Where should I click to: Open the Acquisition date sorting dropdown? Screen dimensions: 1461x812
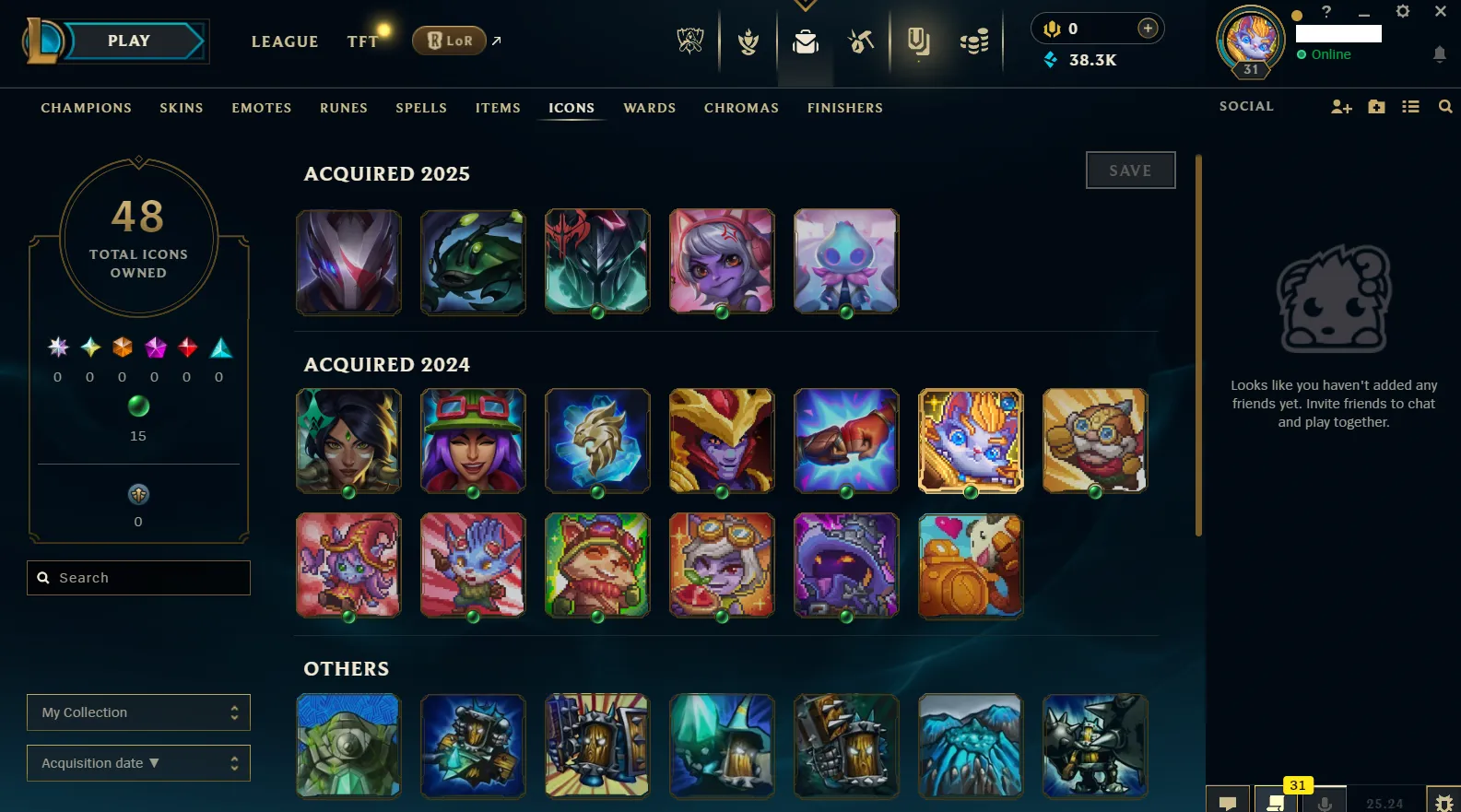click(x=138, y=762)
